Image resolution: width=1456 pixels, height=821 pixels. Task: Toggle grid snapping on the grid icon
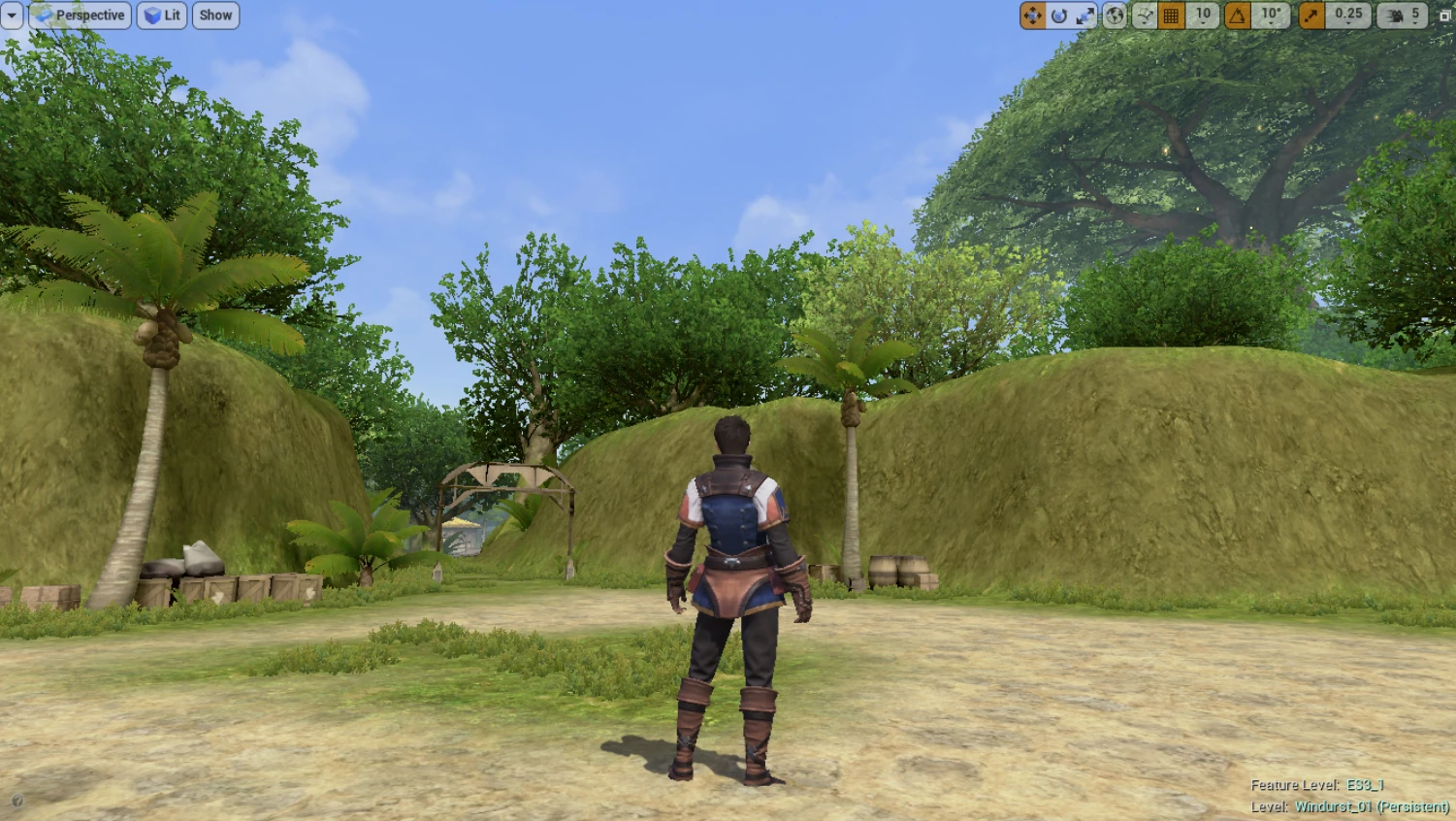coord(1172,16)
